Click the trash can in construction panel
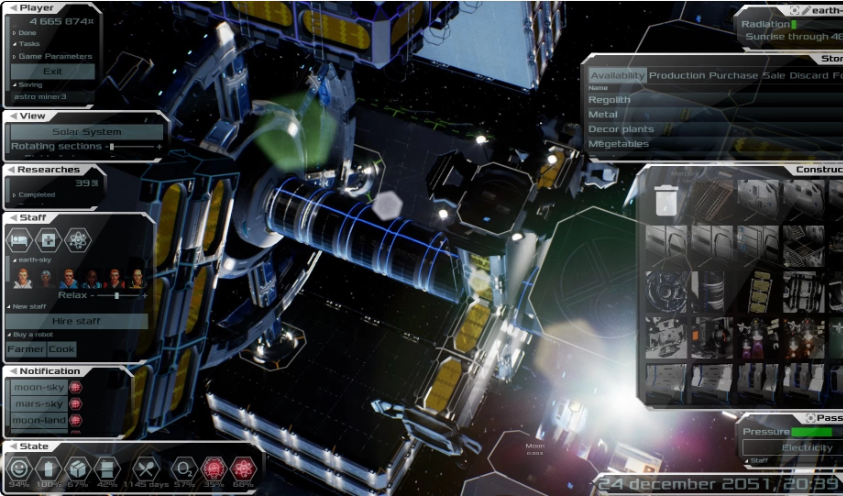Image resolution: width=843 pixels, height=496 pixels. [x=666, y=200]
